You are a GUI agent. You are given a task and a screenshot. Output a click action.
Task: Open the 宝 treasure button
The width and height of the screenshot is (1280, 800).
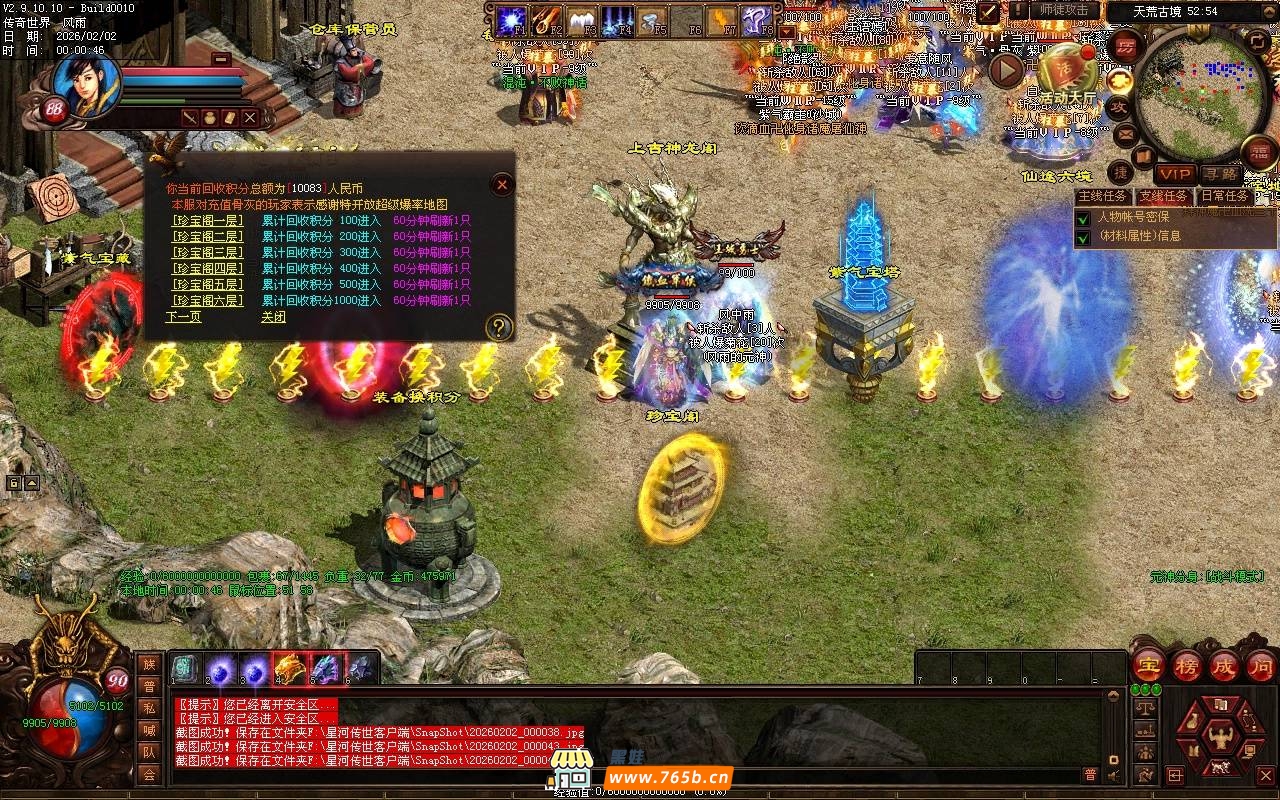[1147, 665]
